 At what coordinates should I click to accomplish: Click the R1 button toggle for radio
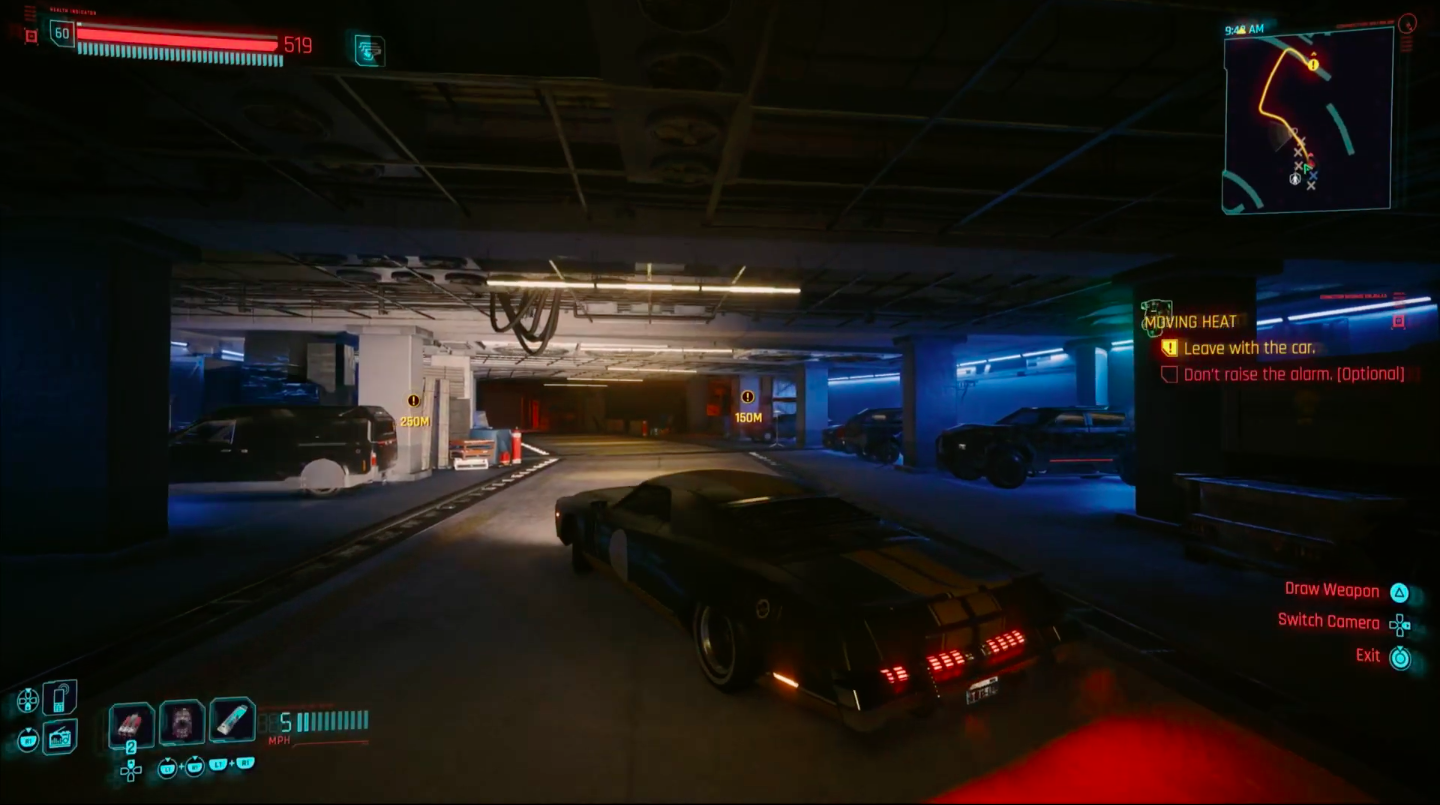(x=30, y=740)
